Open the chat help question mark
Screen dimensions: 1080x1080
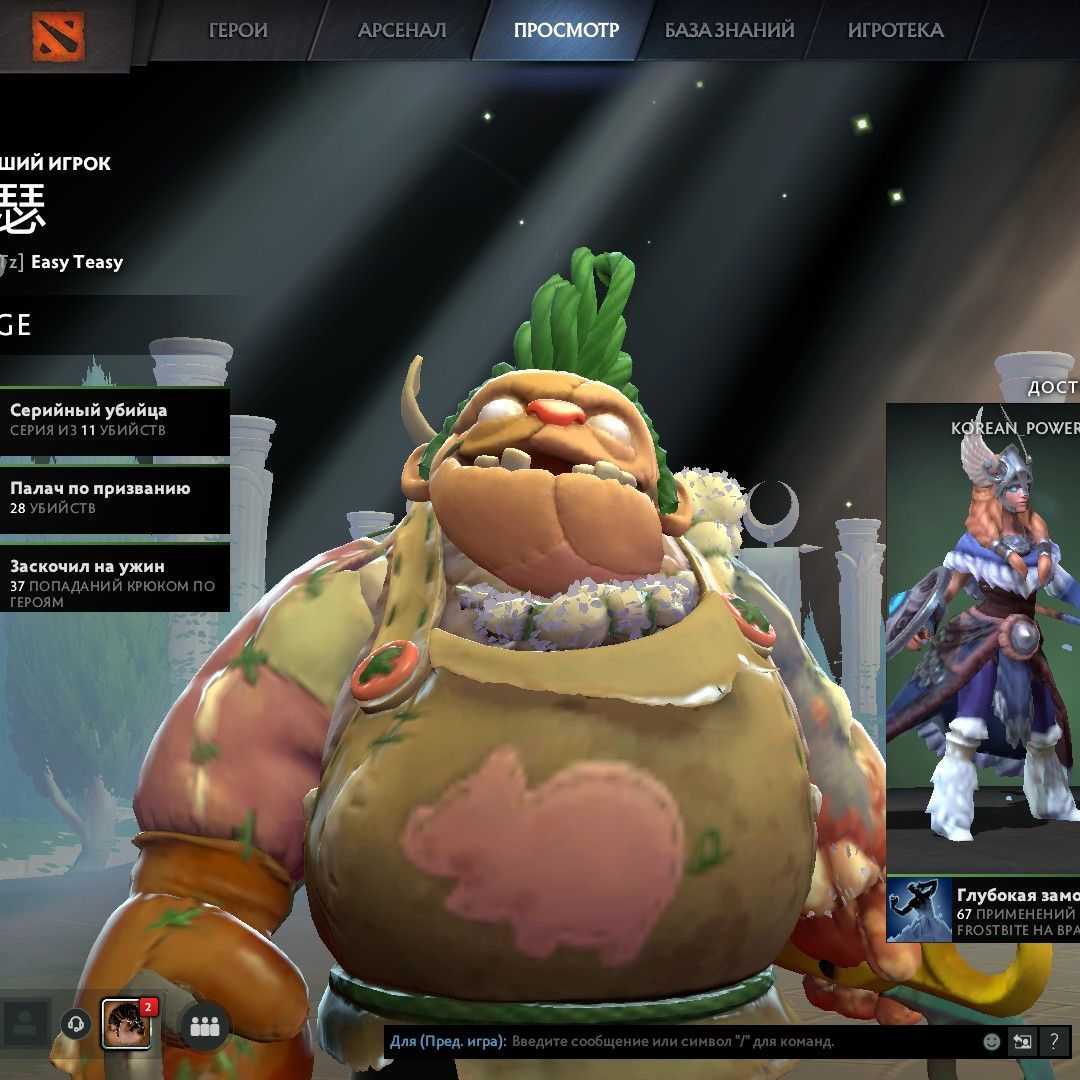[1054, 1042]
